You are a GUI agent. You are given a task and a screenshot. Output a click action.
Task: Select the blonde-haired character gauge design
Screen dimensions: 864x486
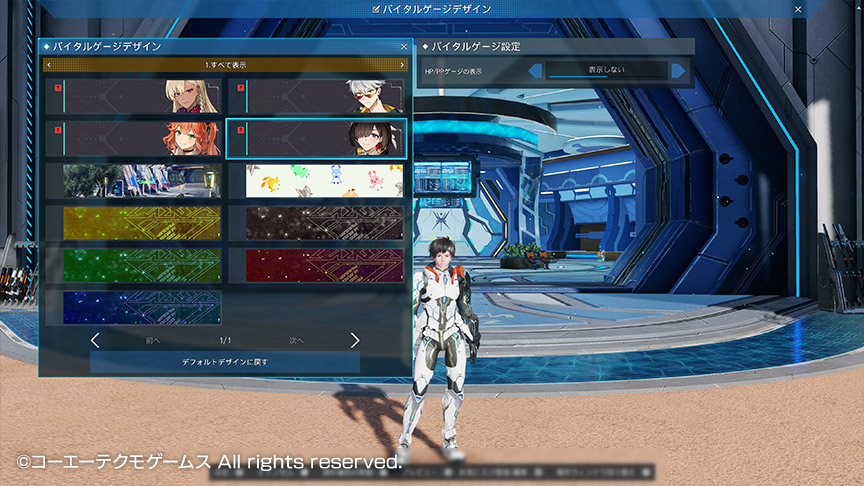(134, 97)
